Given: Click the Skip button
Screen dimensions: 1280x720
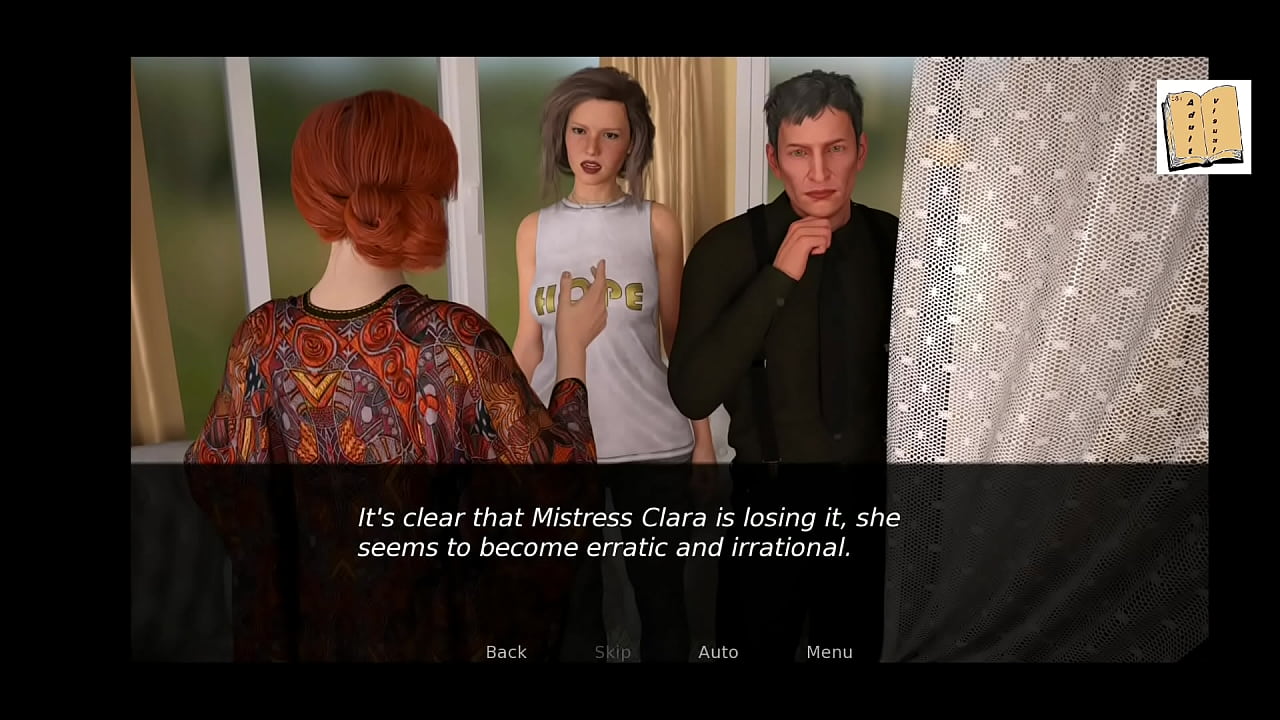Looking at the screenshot, I should 612,652.
